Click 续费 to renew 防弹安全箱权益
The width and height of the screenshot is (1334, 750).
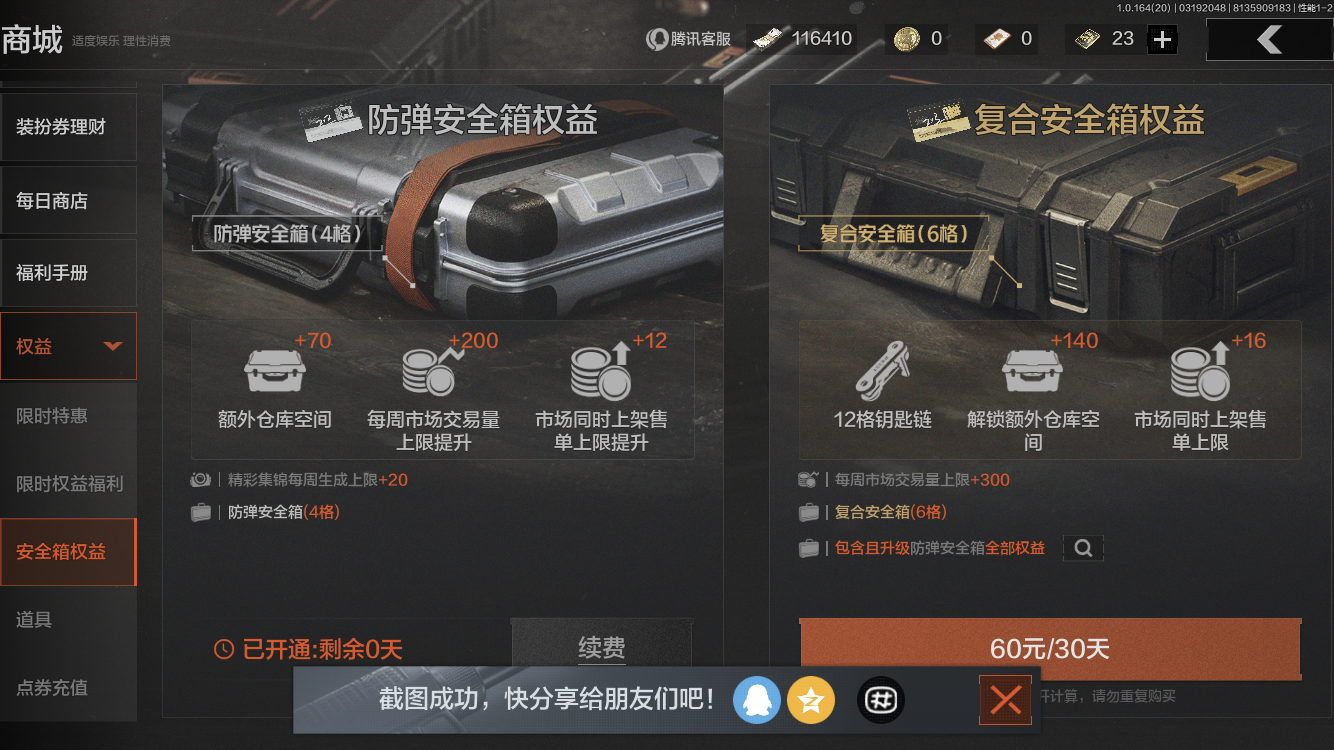point(601,648)
